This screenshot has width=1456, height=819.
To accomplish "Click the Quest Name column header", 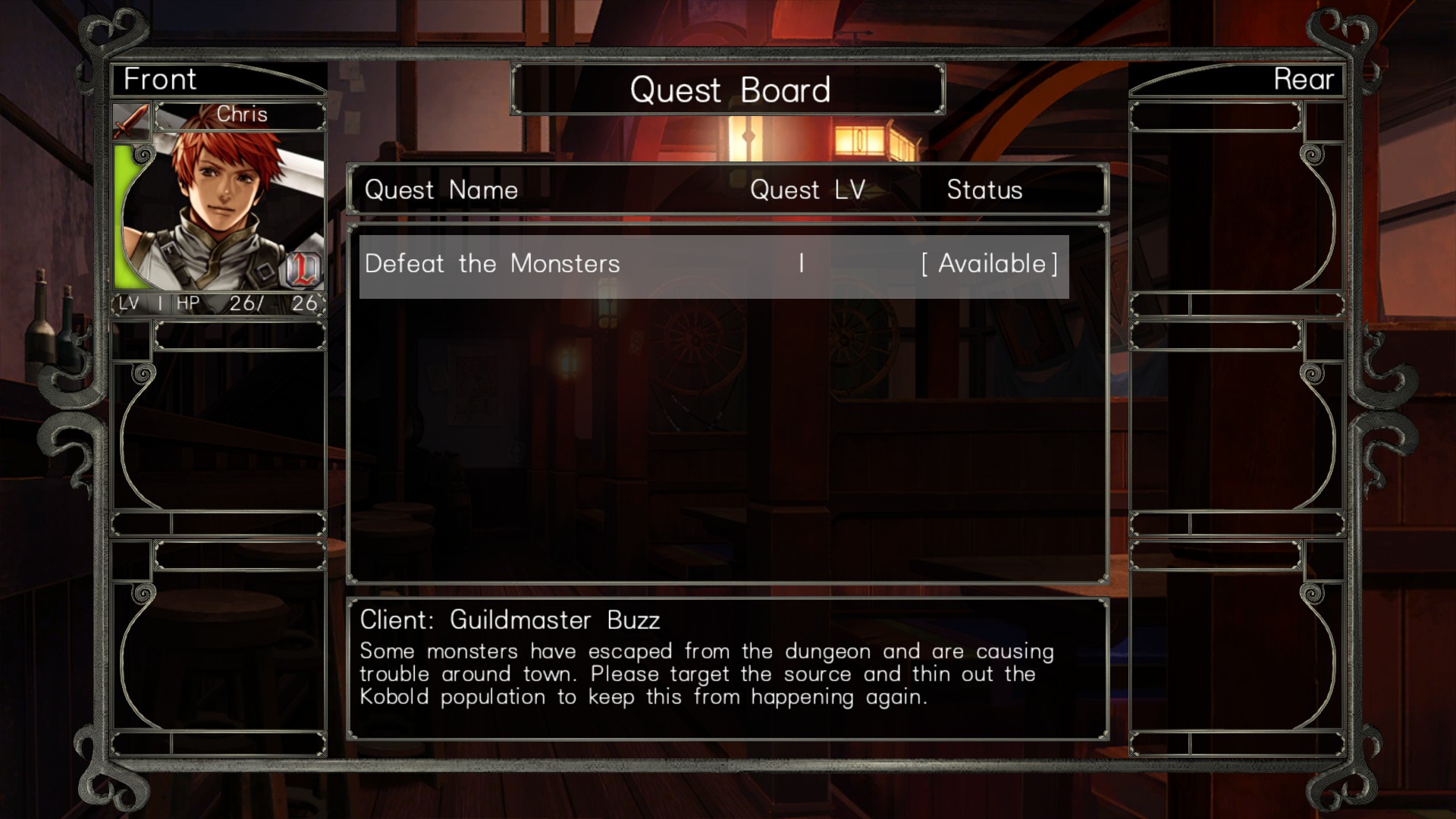I will tap(441, 190).
